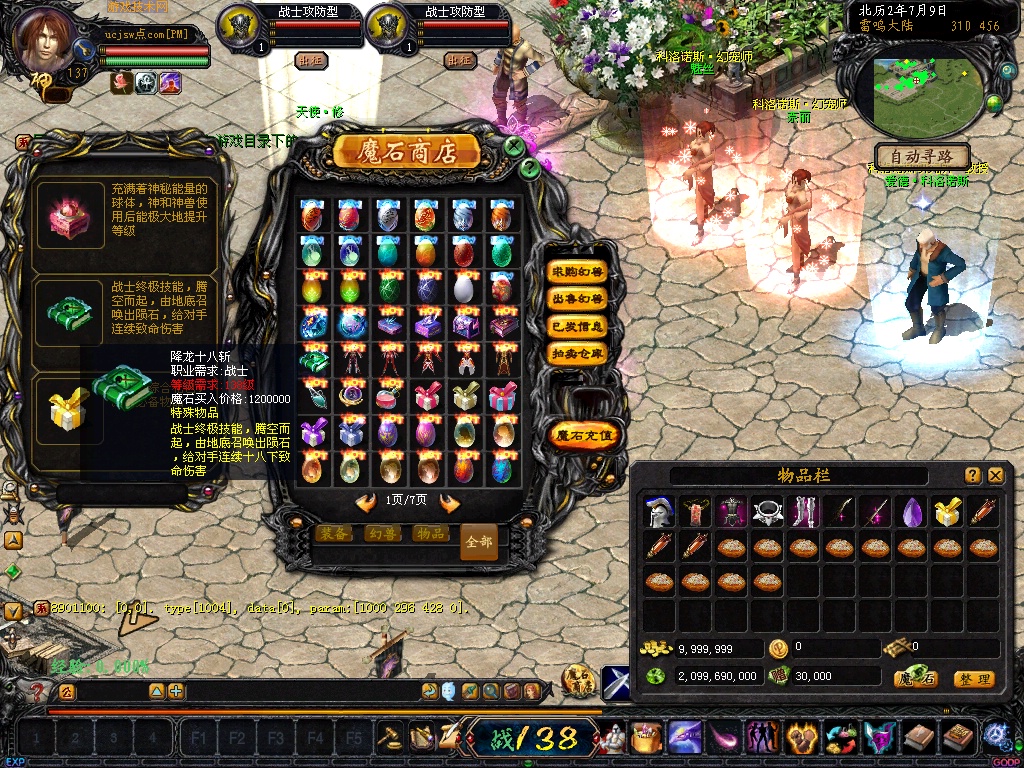Viewport: 1024px width, 768px height.
Task: Select the plumed helmet in inventory
Action: pyautogui.click(x=659, y=512)
